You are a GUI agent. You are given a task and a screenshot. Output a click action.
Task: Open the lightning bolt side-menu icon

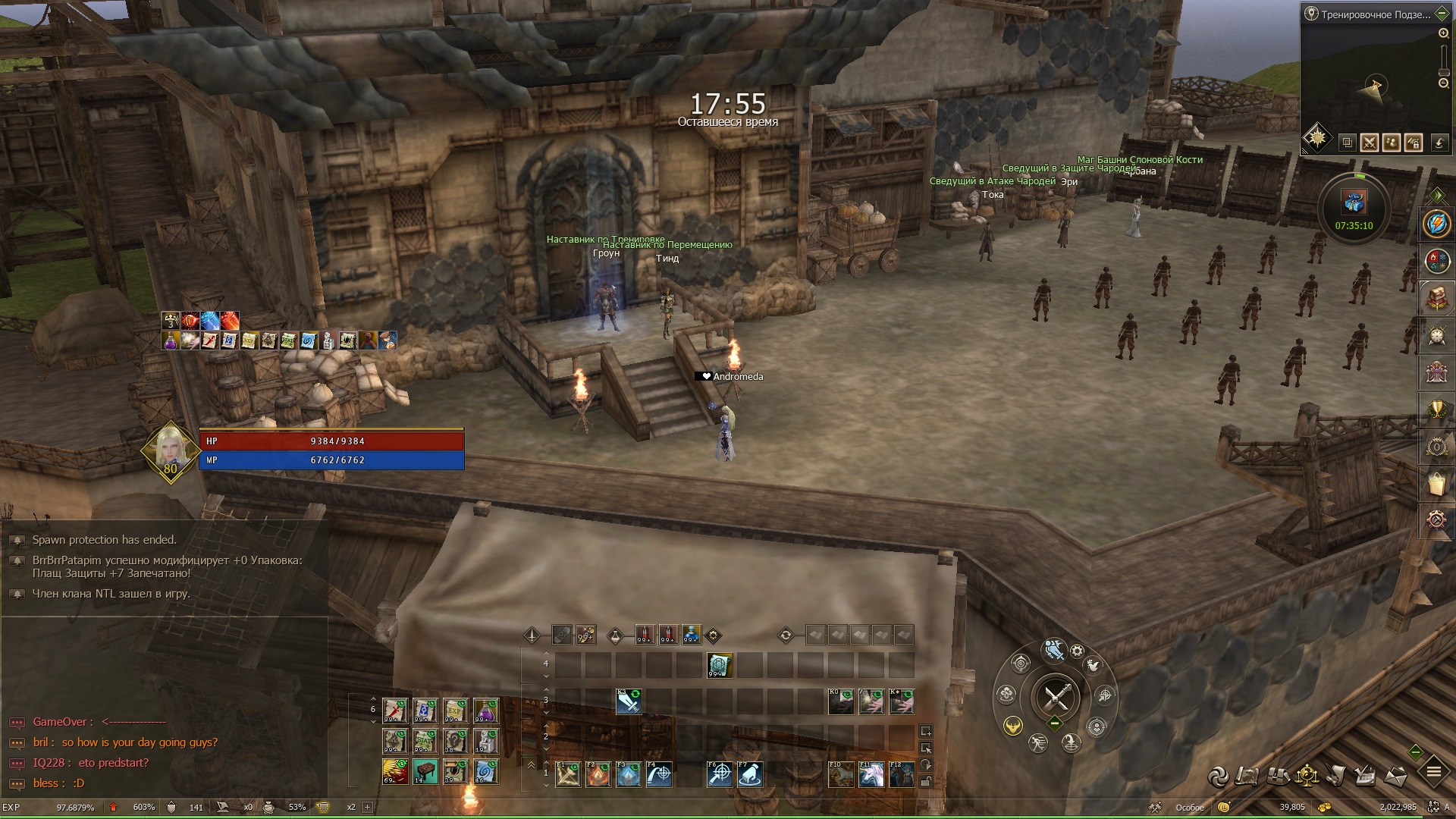click(x=1436, y=224)
